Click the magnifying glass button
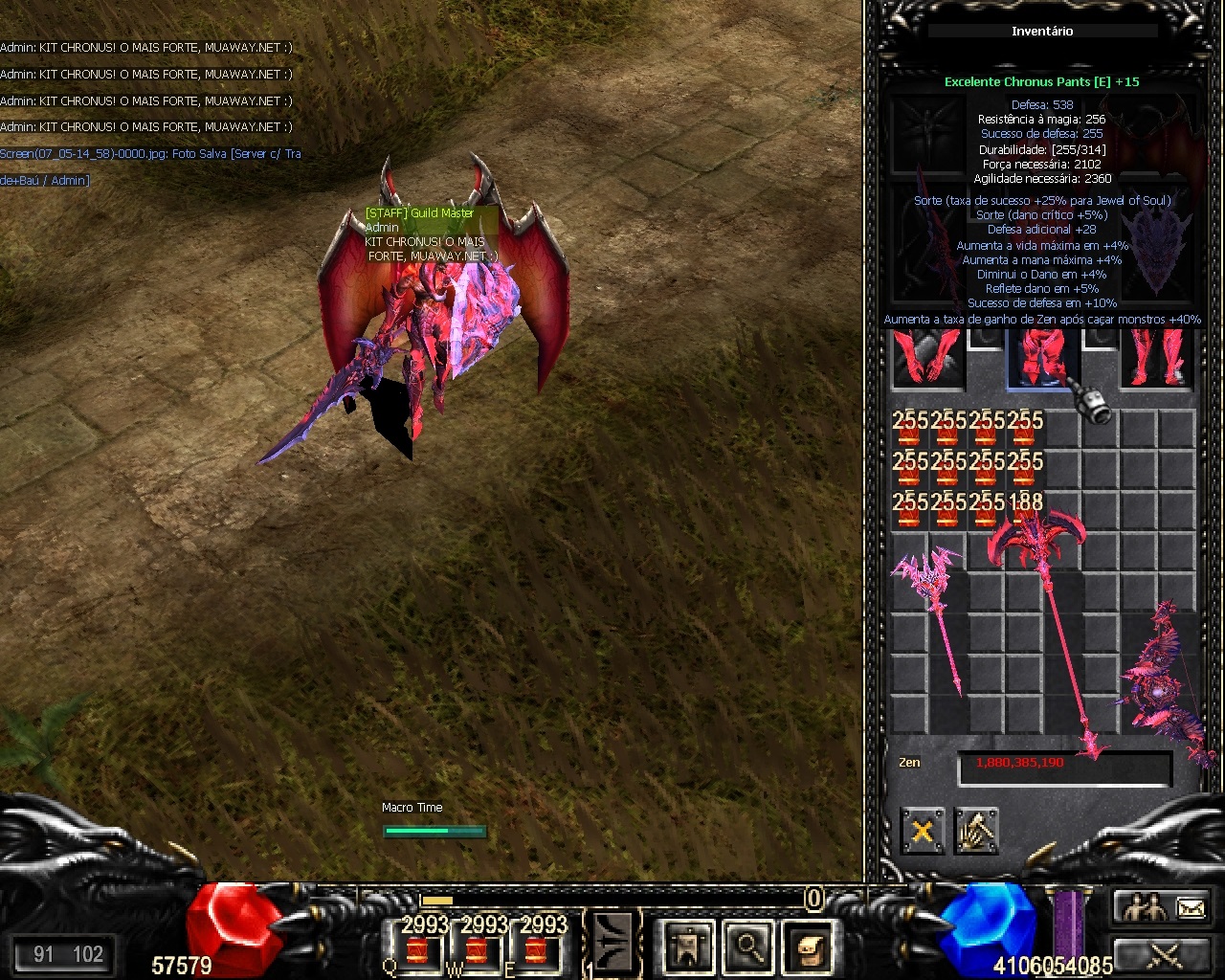Image resolution: width=1225 pixels, height=980 pixels. tap(748, 947)
